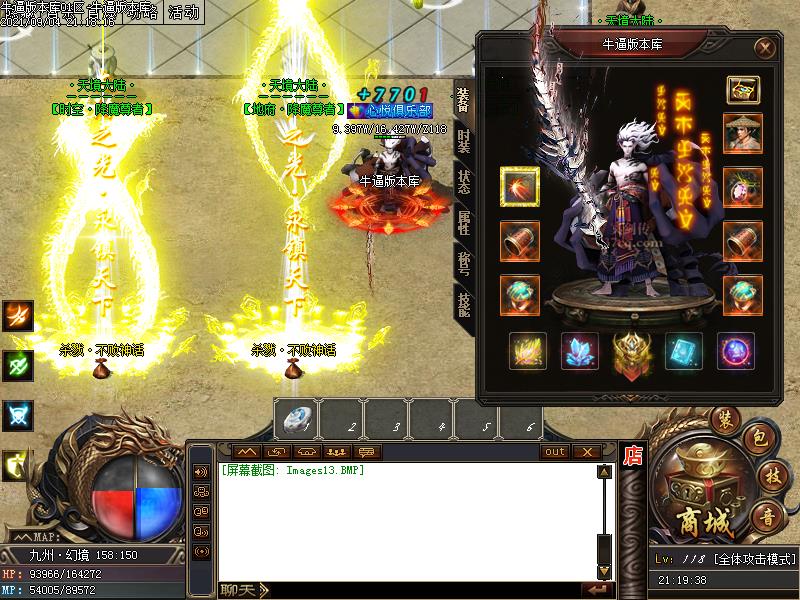
Task: Switch to the 技能 skills tab
Action: (464, 302)
